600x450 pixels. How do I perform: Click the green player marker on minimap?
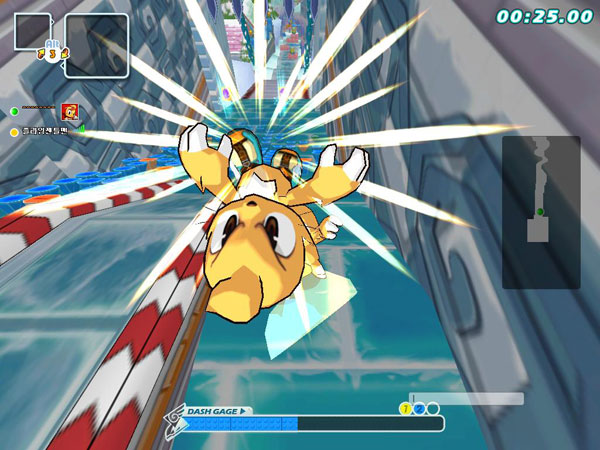tap(540, 212)
